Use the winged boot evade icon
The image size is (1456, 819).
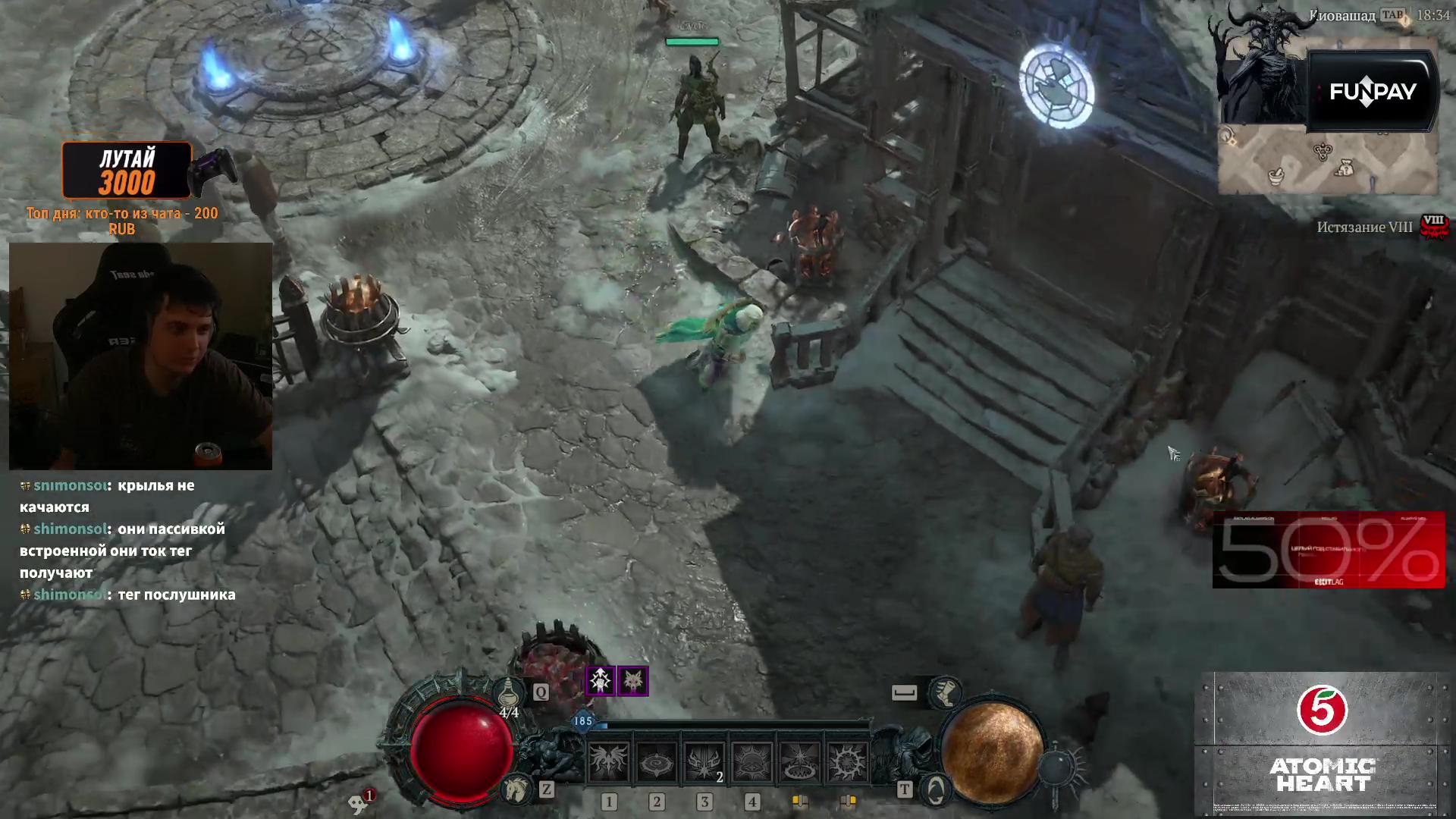point(945,692)
